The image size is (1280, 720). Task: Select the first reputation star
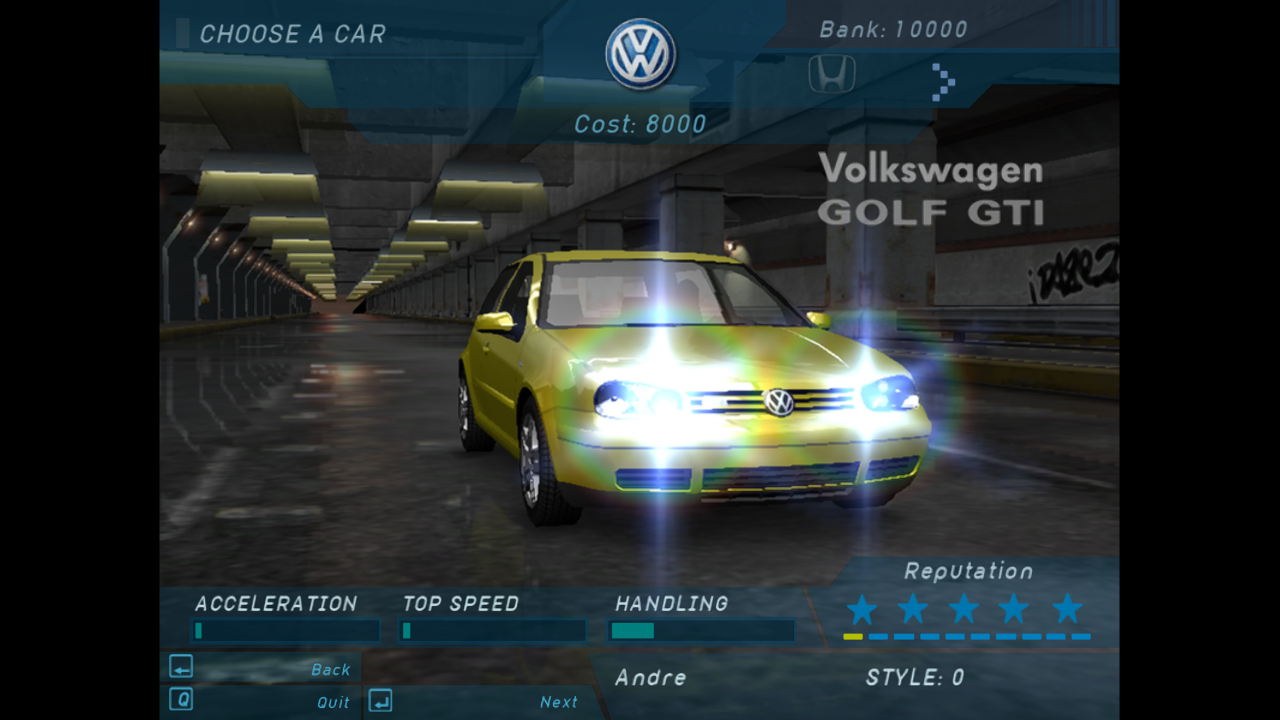pyautogui.click(x=860, y=607)
